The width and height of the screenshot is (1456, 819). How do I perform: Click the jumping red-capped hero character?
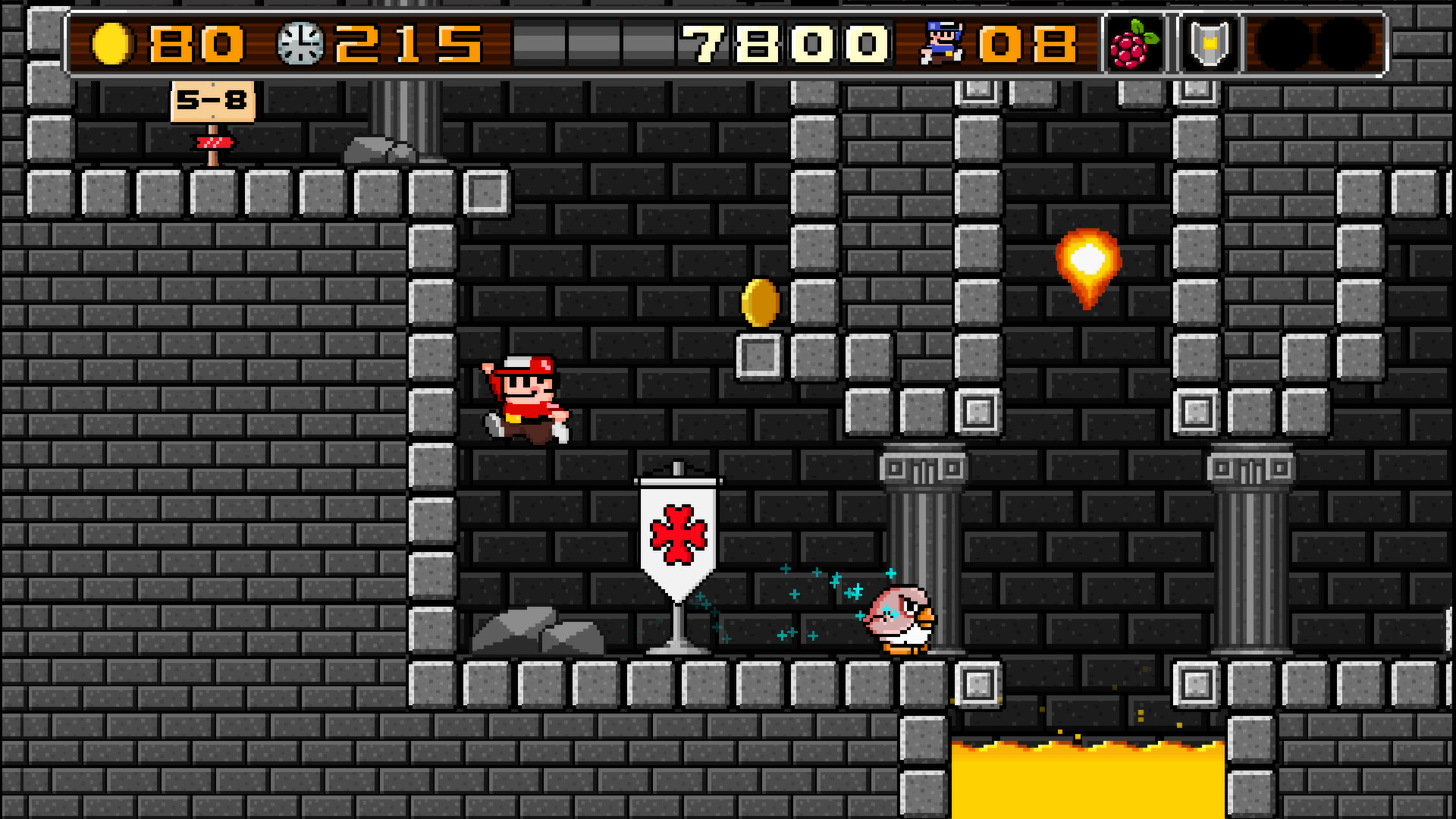(x=526, y=398)
